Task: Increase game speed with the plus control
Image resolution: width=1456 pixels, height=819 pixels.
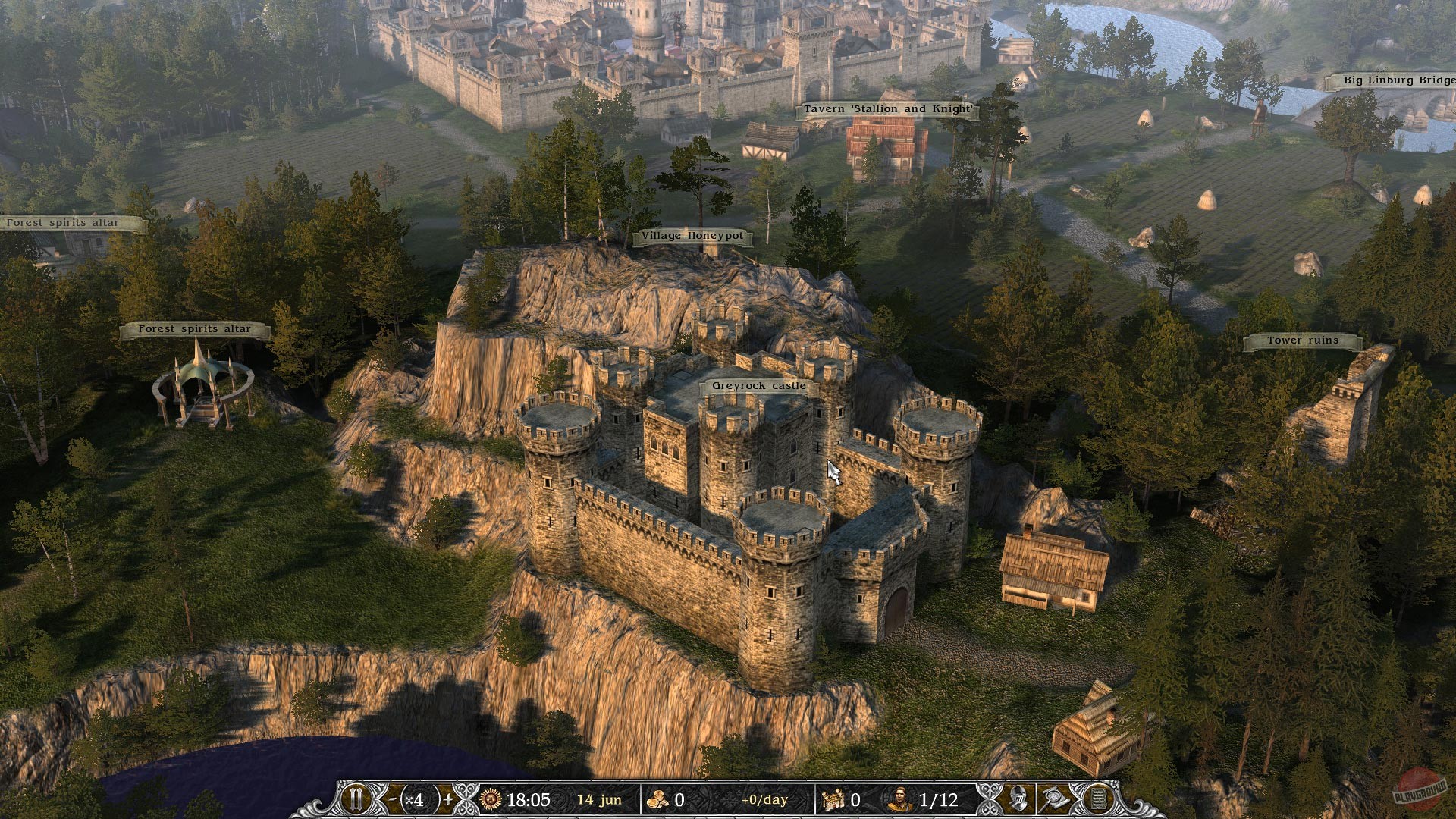Action: click(x=448, y=799)
